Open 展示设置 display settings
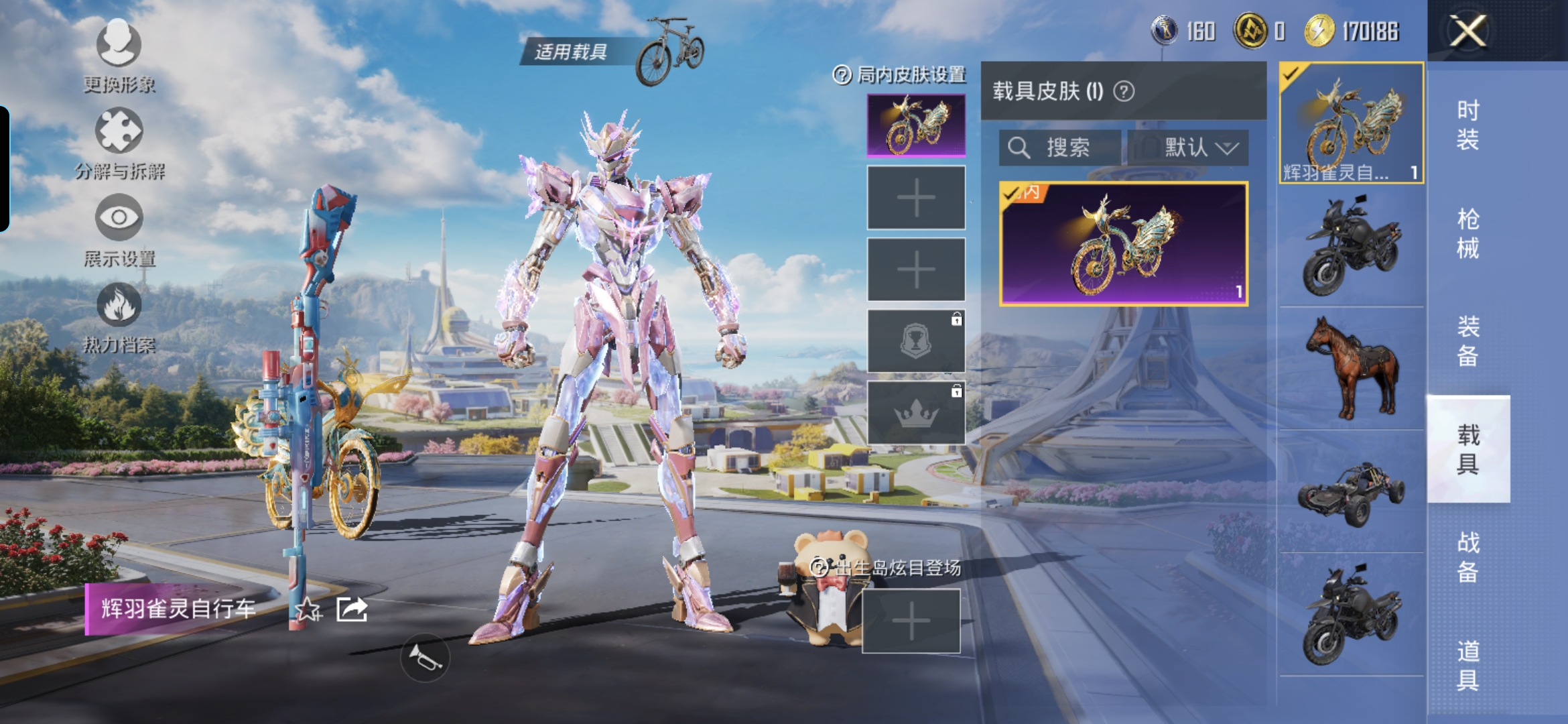This screenshot has width=1568, height=724. [119, 230]
